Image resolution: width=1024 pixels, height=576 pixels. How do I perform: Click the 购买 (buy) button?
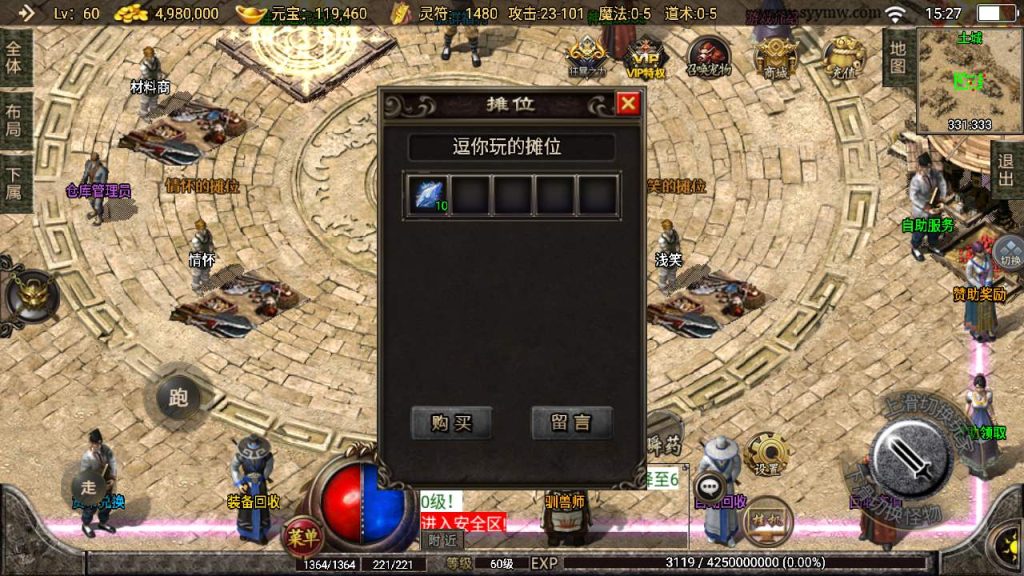(451, 423)
